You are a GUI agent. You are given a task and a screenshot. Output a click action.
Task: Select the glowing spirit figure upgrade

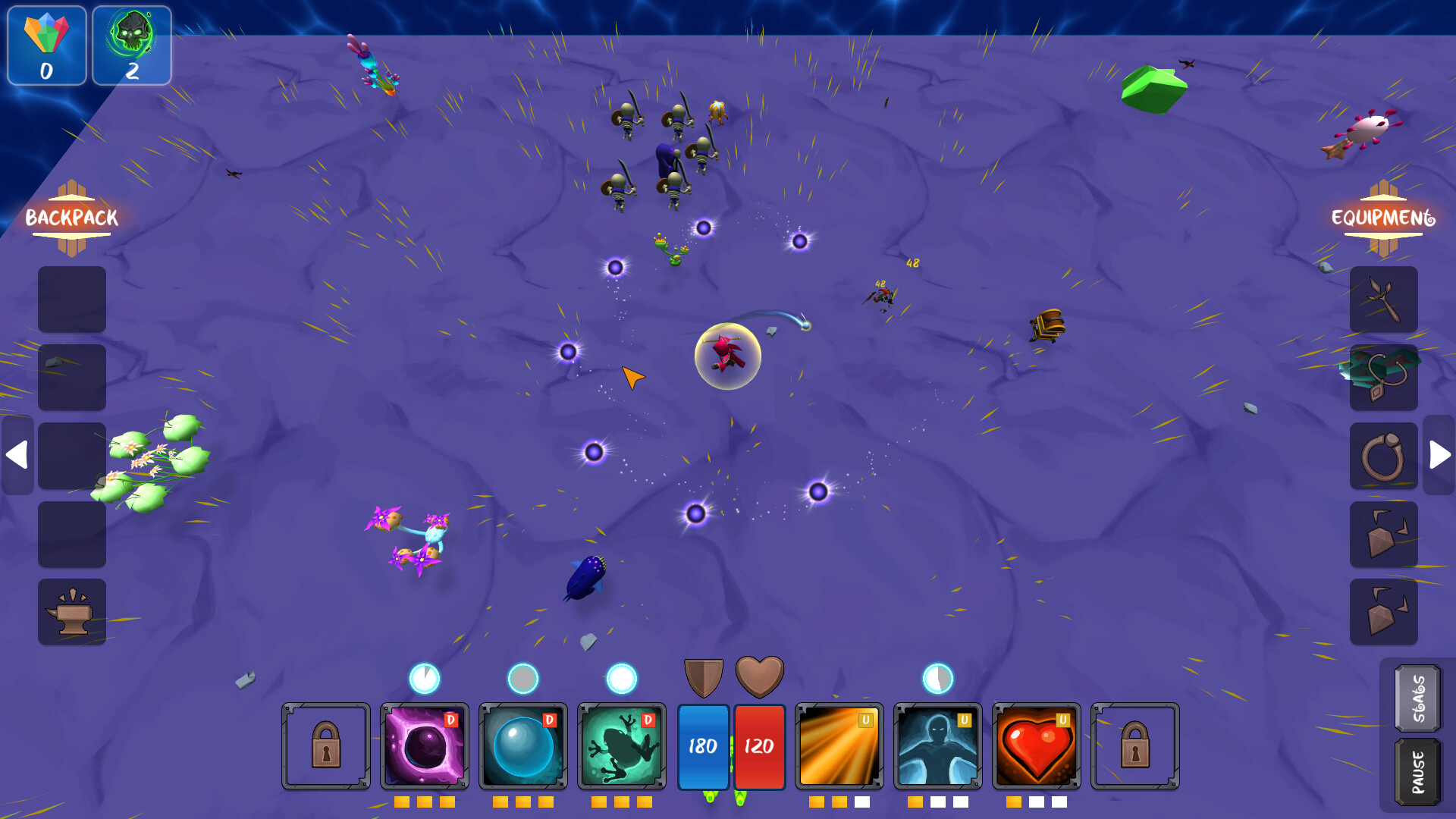point(938,747)
